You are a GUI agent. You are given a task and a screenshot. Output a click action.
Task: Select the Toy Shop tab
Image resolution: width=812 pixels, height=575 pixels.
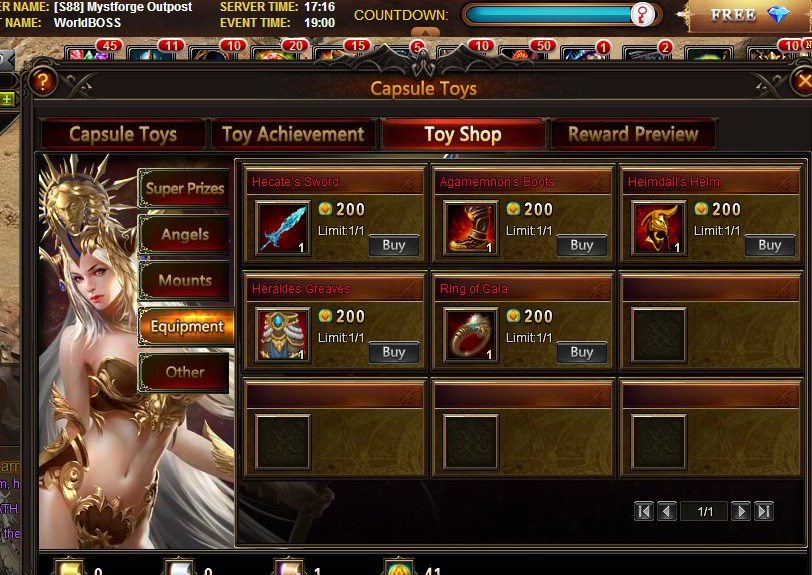pos(463,134)
